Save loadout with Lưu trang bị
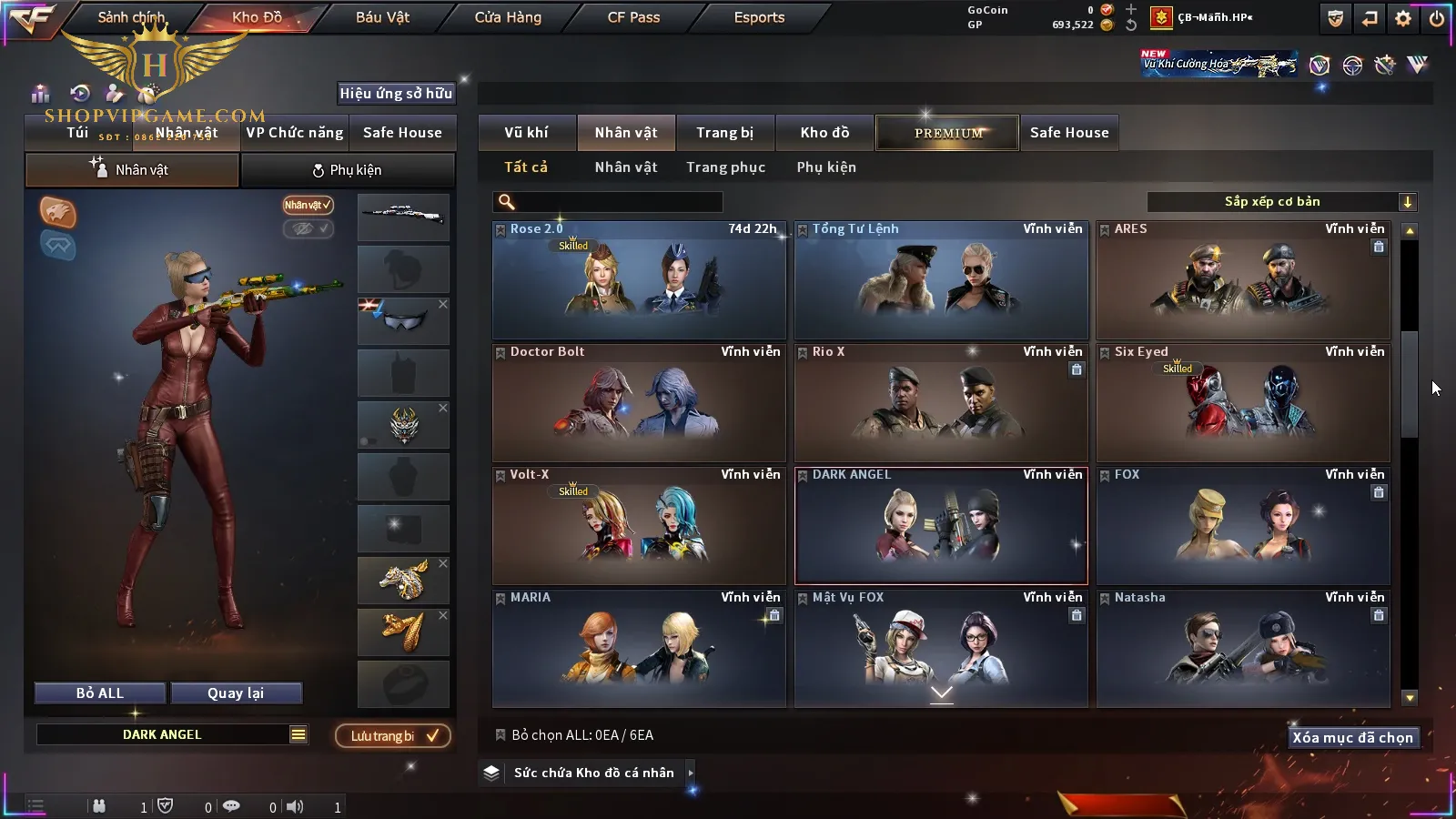1456x819 pixels. coord(393,736)
